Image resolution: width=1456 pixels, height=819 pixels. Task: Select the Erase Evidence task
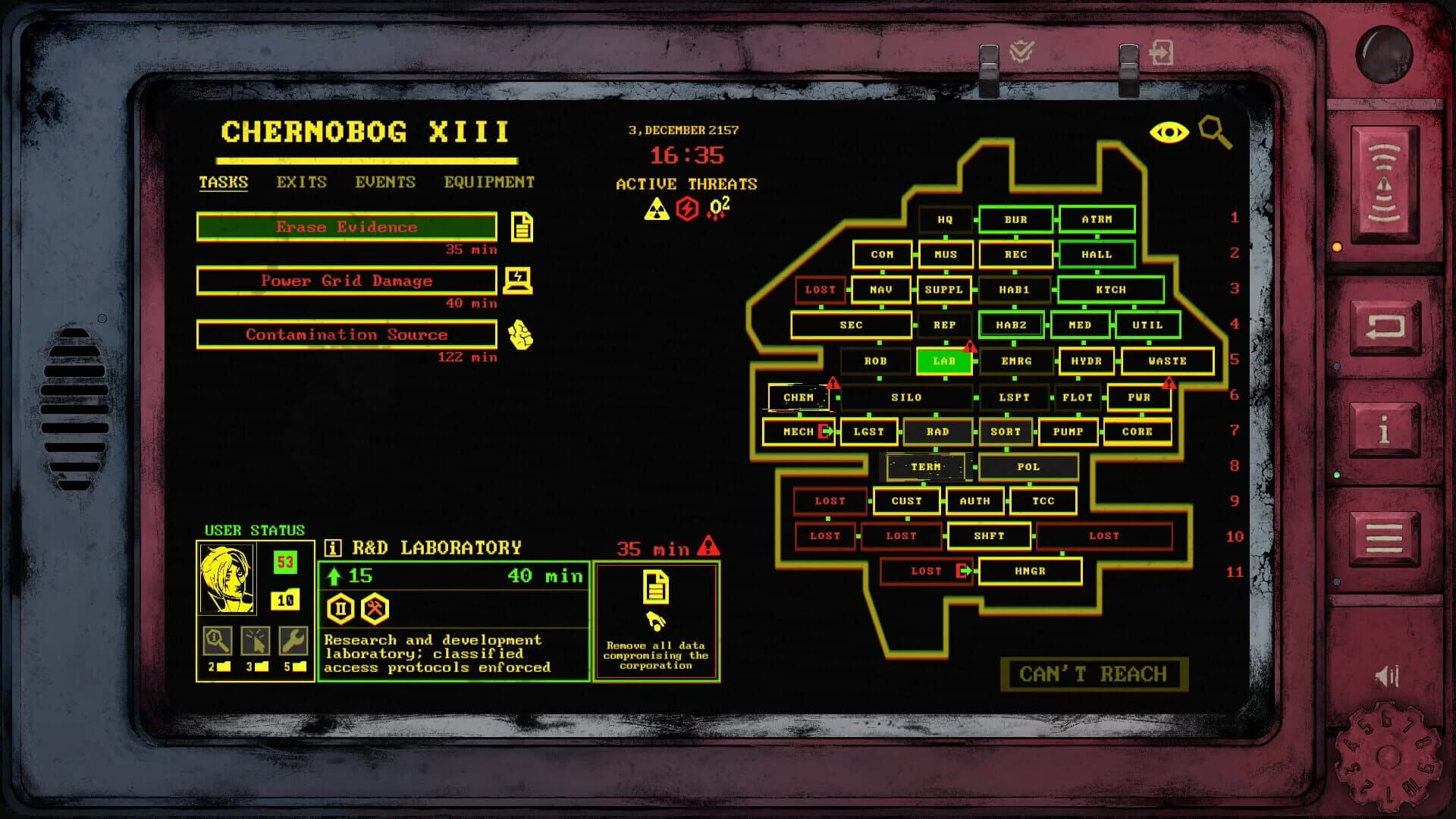click(347, 227)
